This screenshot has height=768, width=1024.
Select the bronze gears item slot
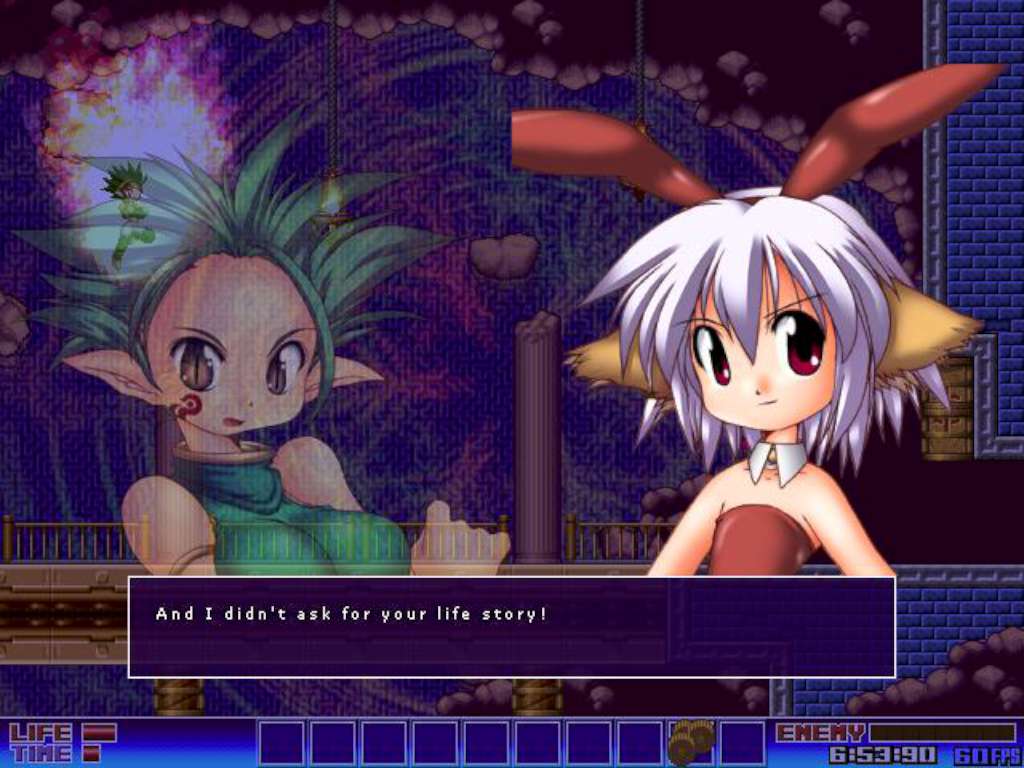(x=691, y=742)
